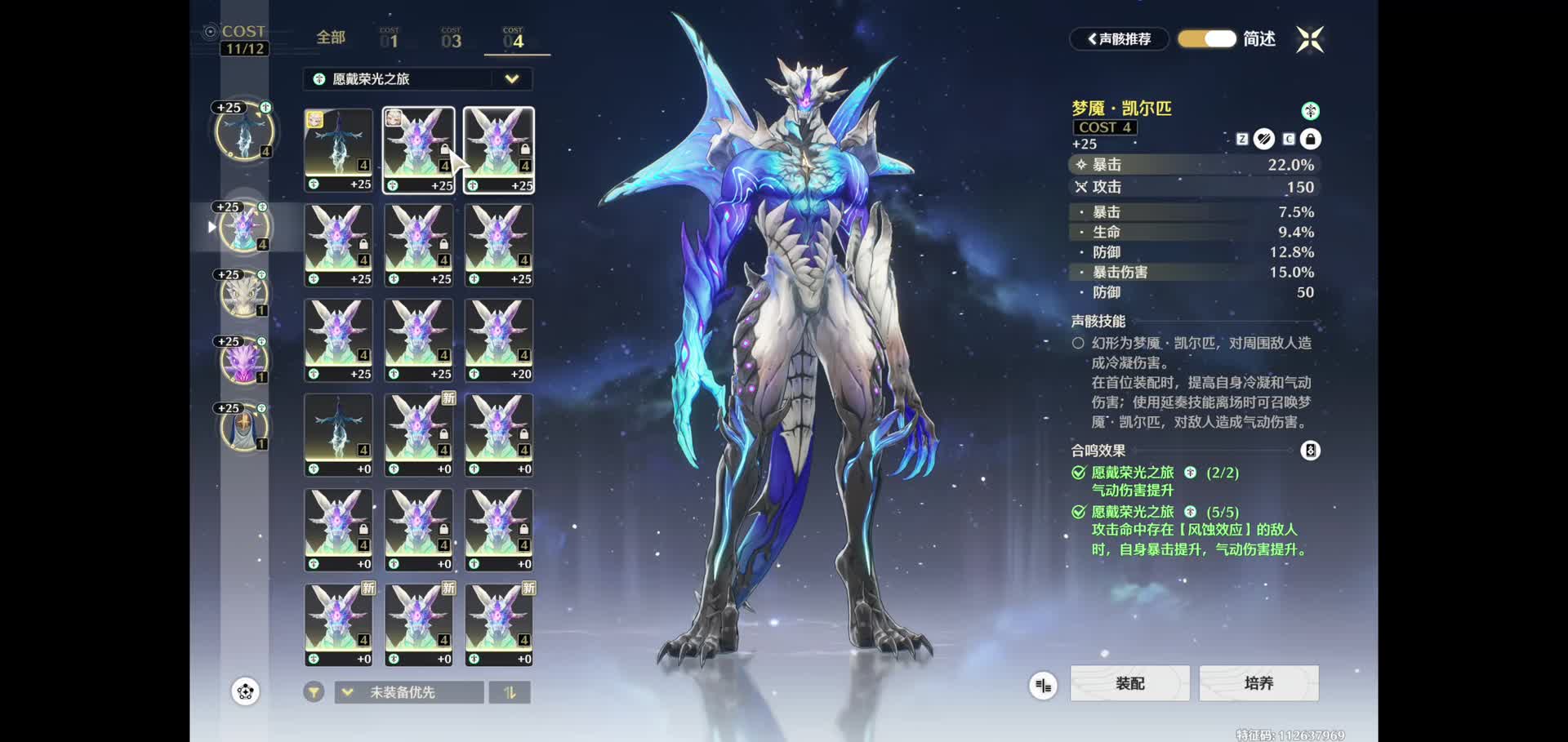The image size is (1568, 742).
Task: Toggle the sort order arrows button
Action: (x=510, y=692)
